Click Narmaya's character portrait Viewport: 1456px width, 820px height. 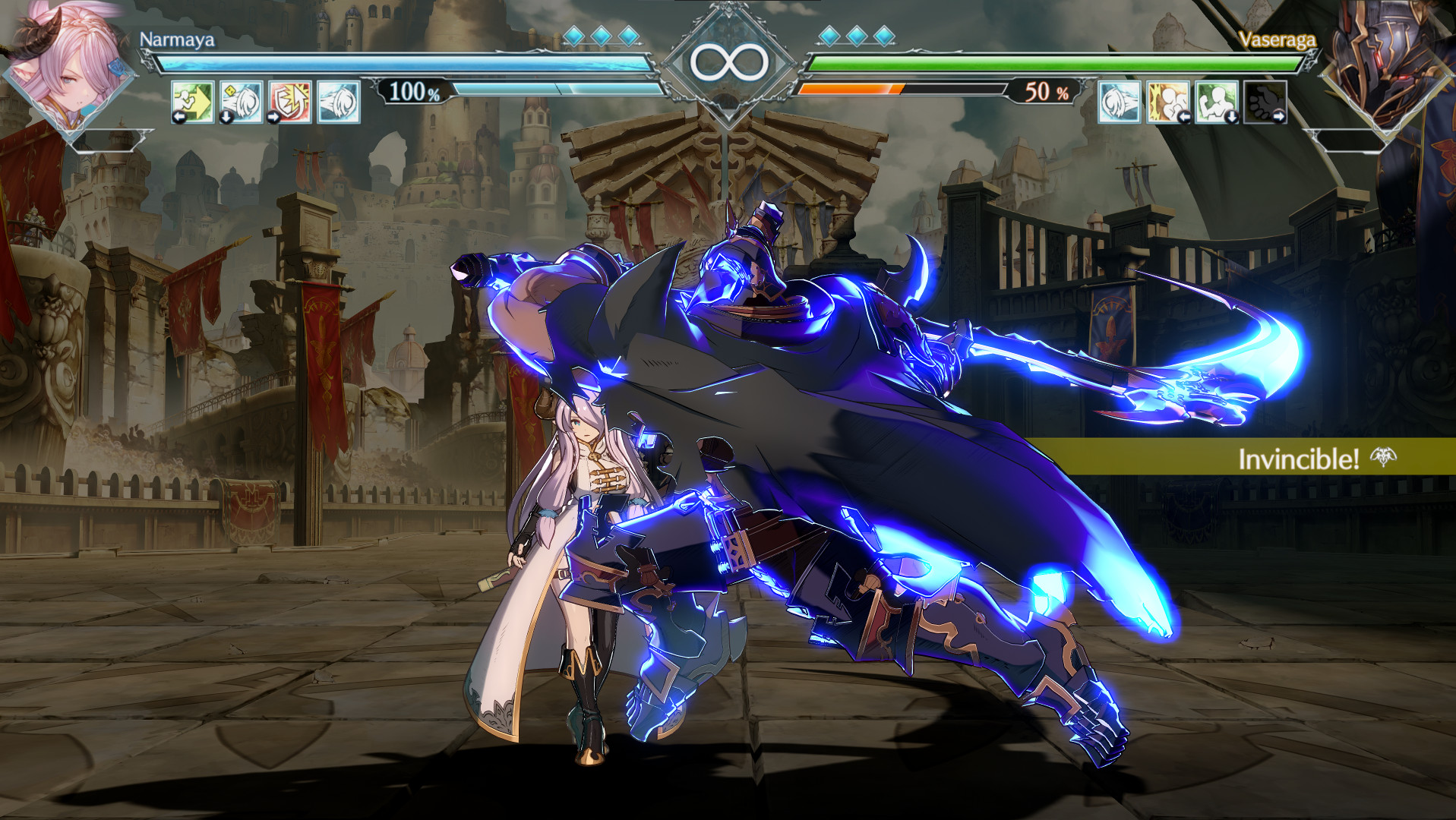click(68, 68)
